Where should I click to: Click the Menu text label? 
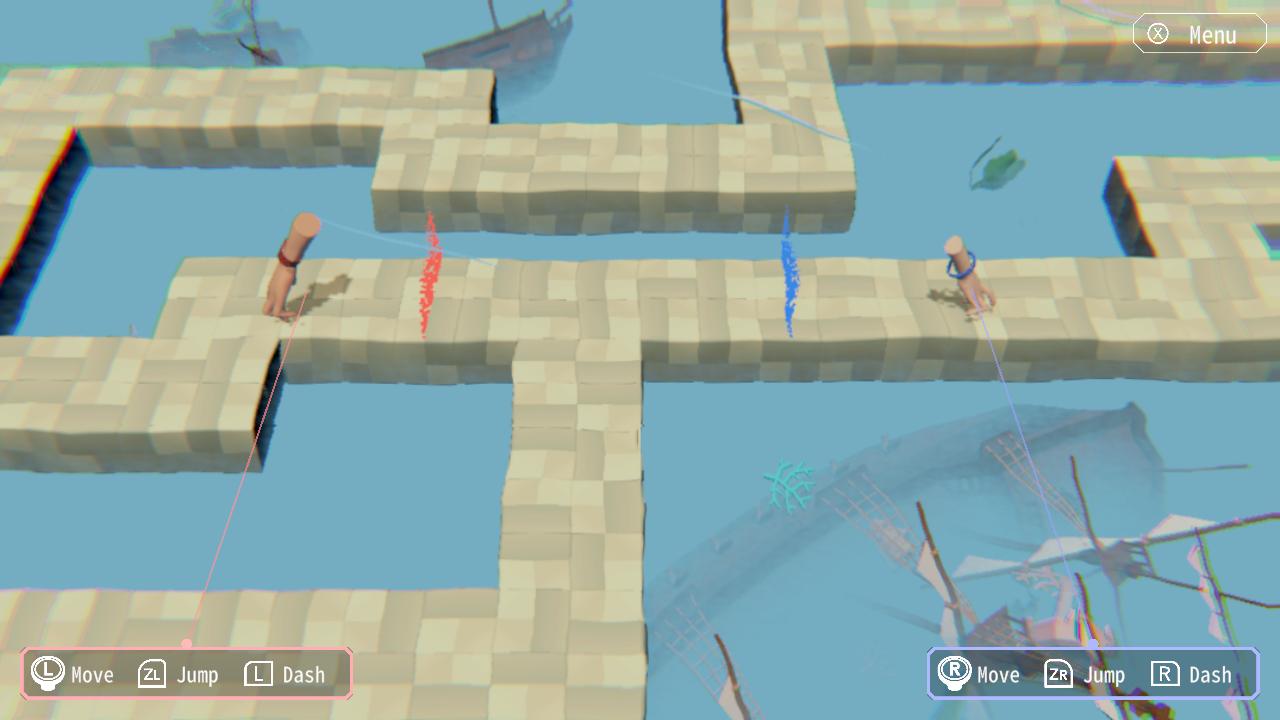point(1212,33)
